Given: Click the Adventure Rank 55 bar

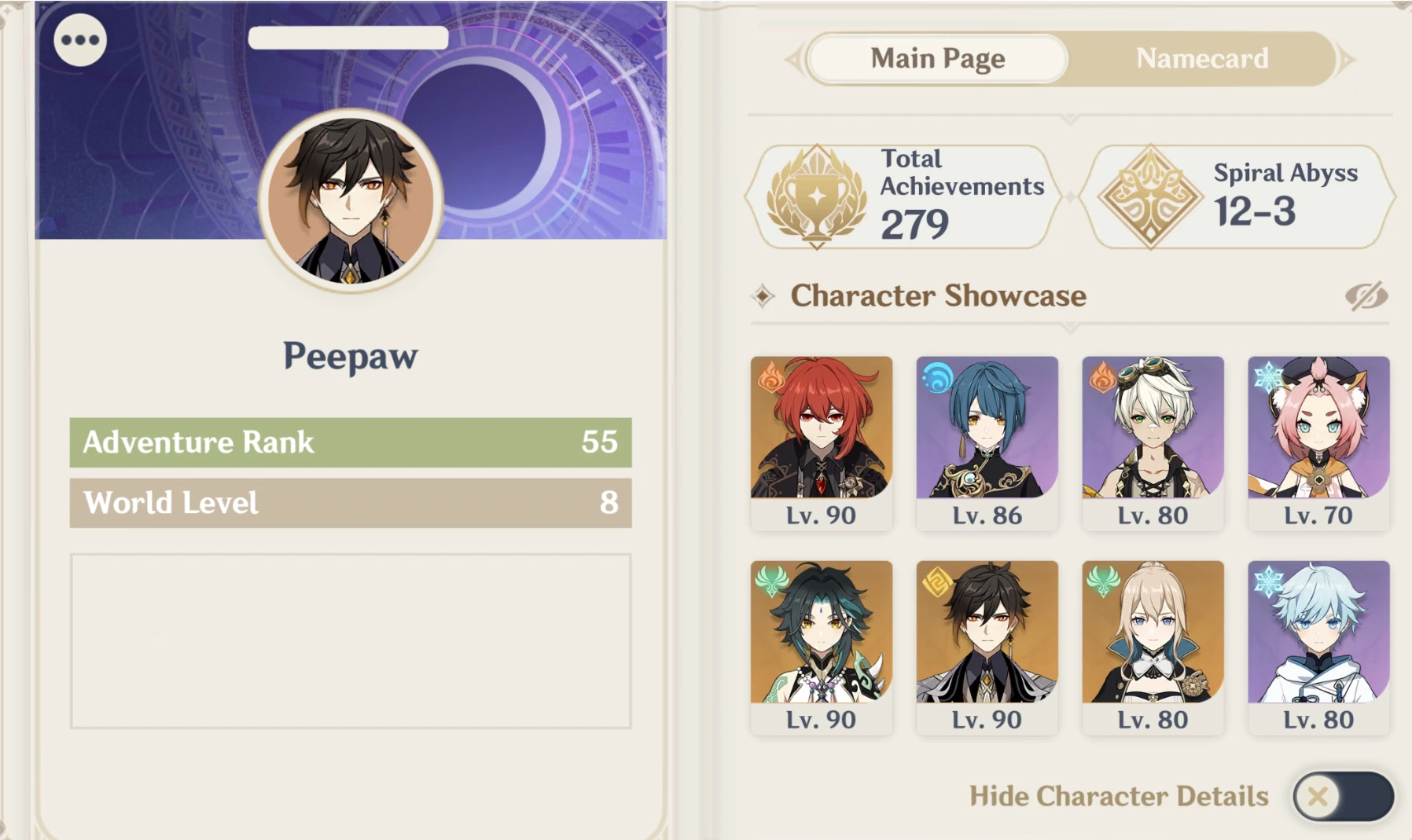Looking at the screenshot, I should [349, 442].
